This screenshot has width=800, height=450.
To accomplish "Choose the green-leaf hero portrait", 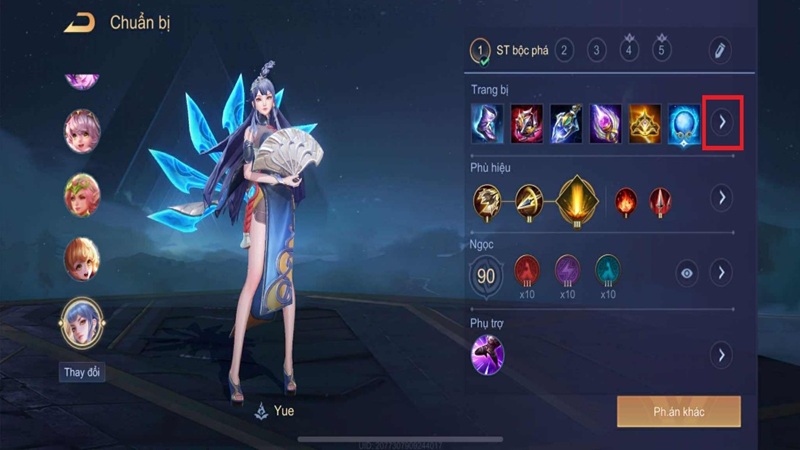I will click(82, 194).
